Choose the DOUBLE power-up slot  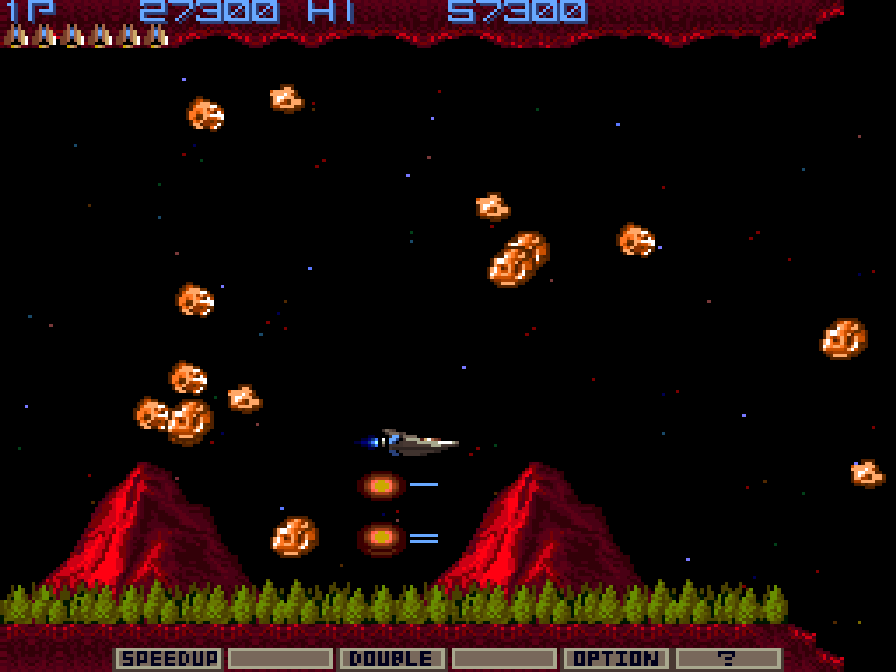(x=392, y=658)
